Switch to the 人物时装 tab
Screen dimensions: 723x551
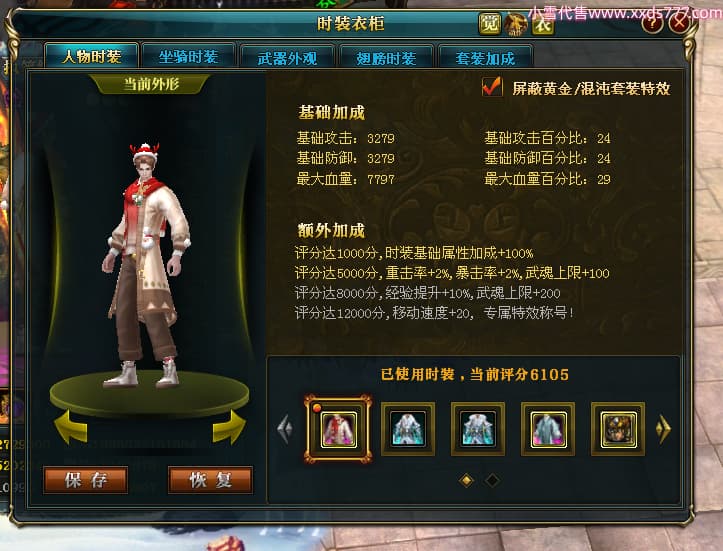91,56
